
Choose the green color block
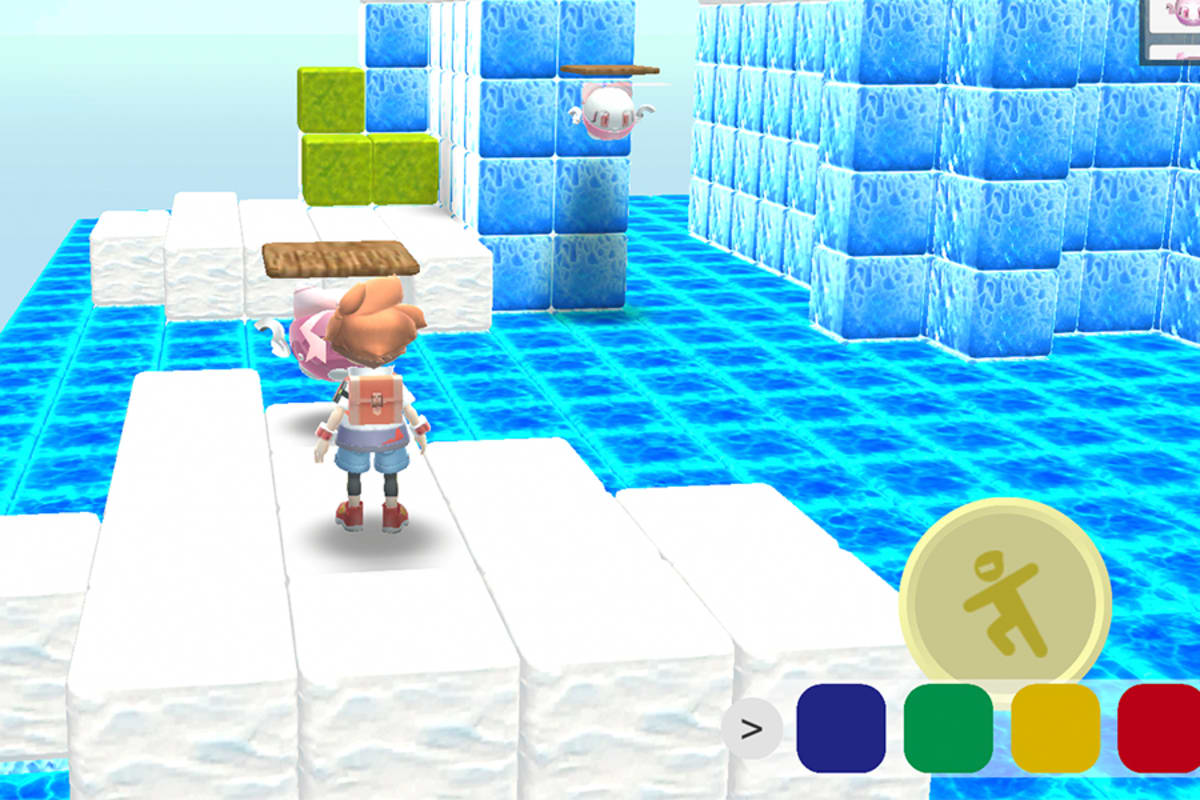pos(948,729)
